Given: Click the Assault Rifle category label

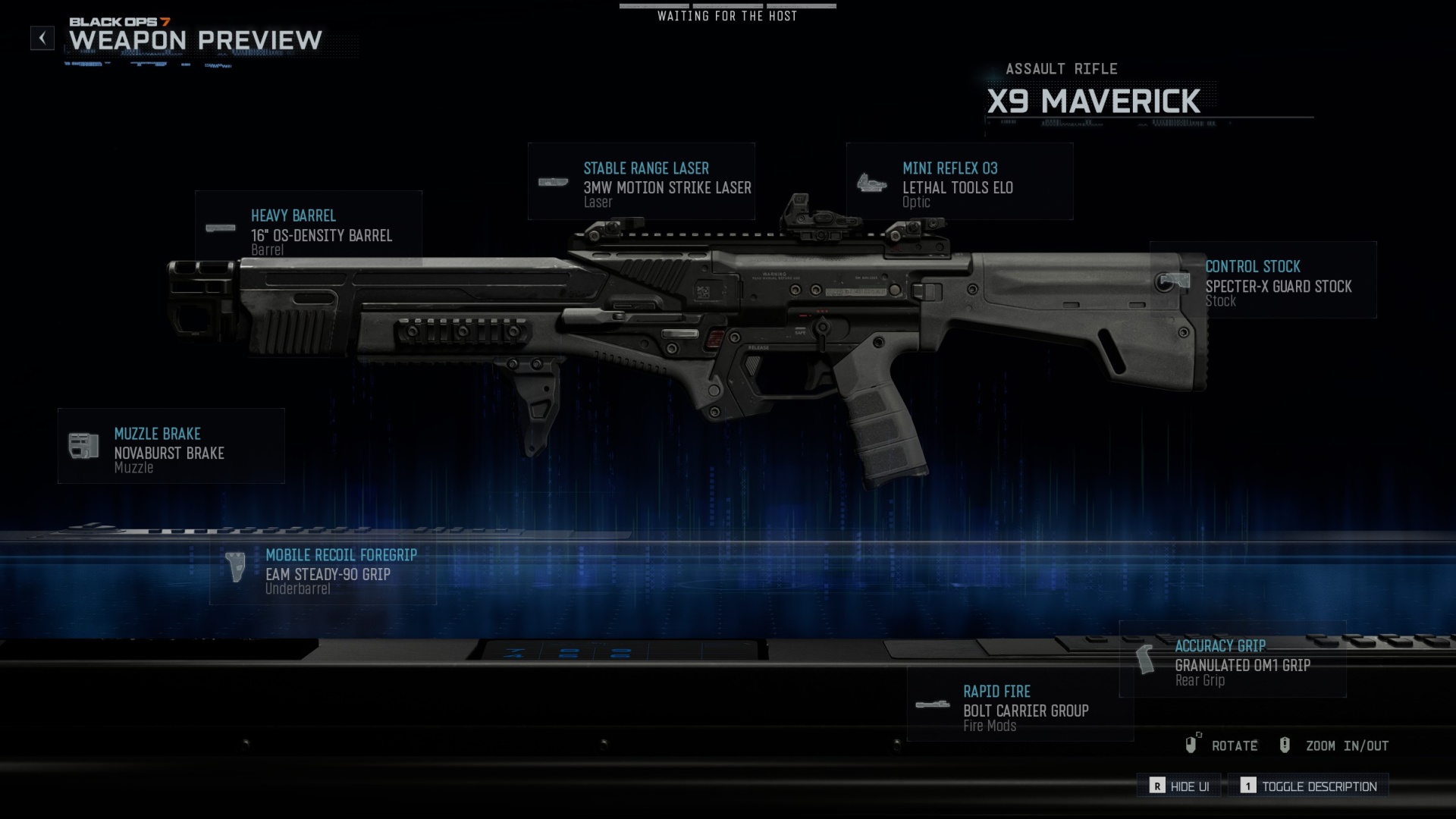Looking at the screenshot, I should pos(1060,68).
